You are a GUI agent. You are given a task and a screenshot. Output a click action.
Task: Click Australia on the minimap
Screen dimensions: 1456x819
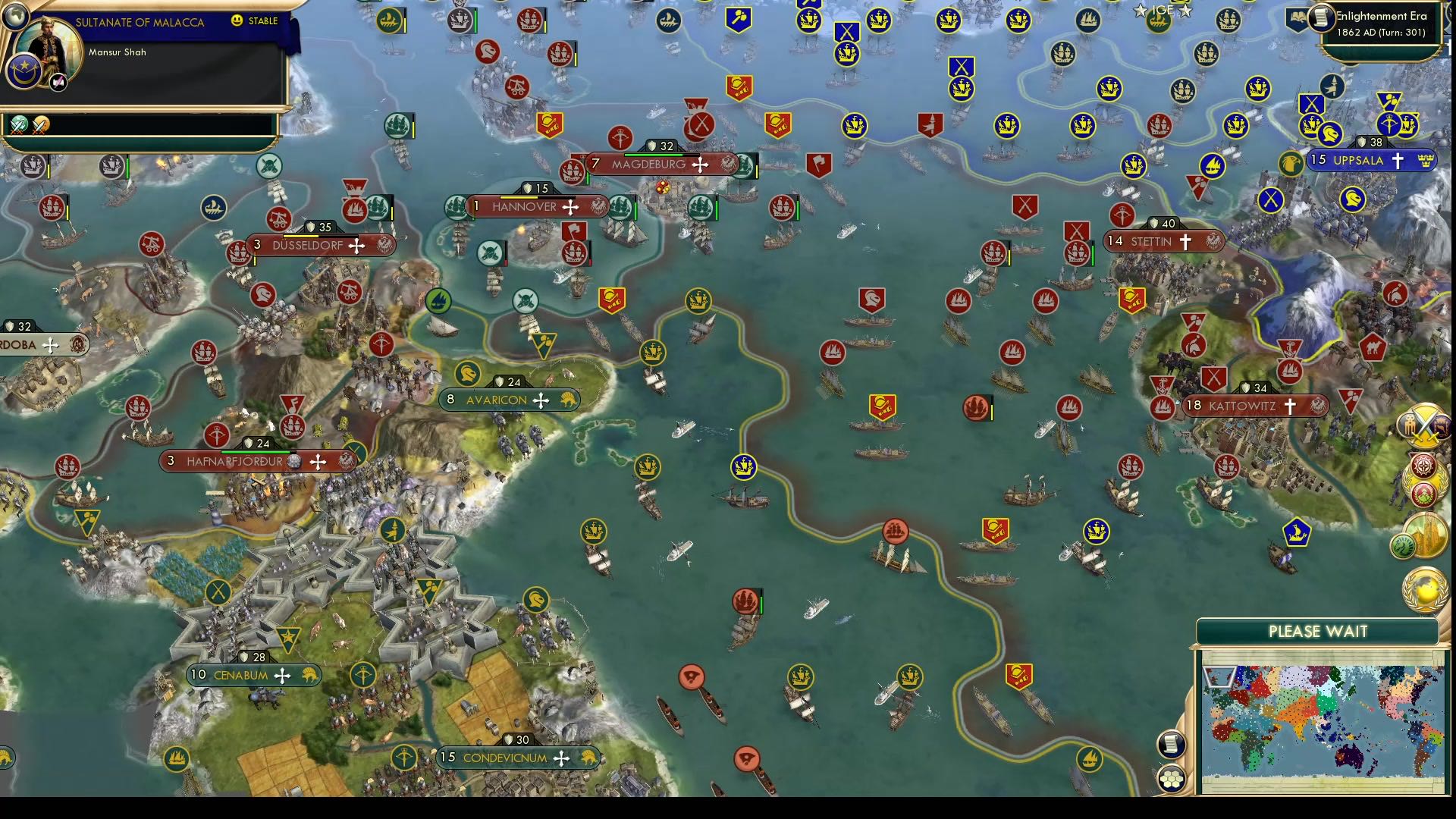pyautogui.click(x=1350, y=757)
